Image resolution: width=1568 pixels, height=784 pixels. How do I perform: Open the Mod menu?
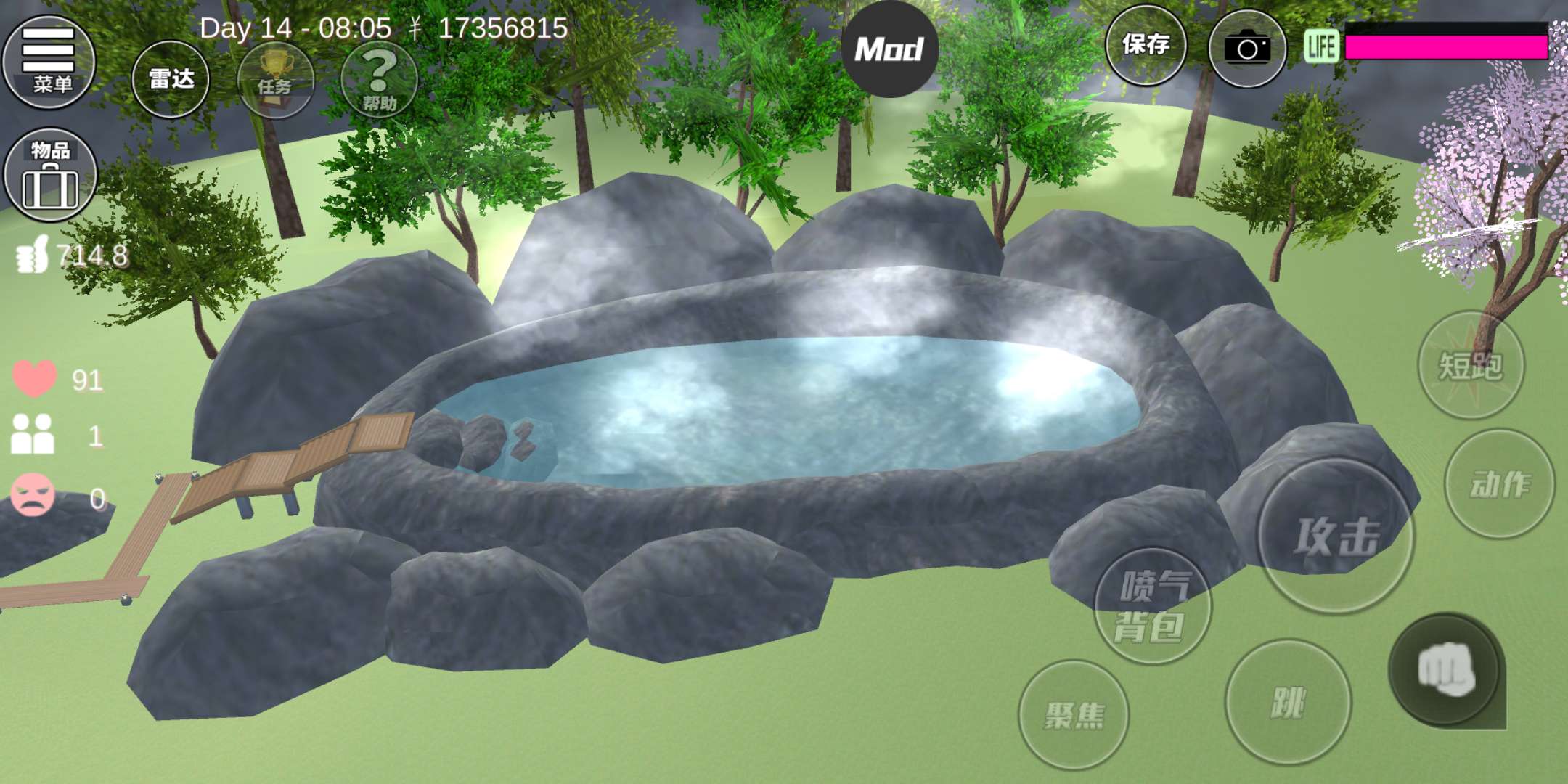pyautogui.click(x=889, y=49)
